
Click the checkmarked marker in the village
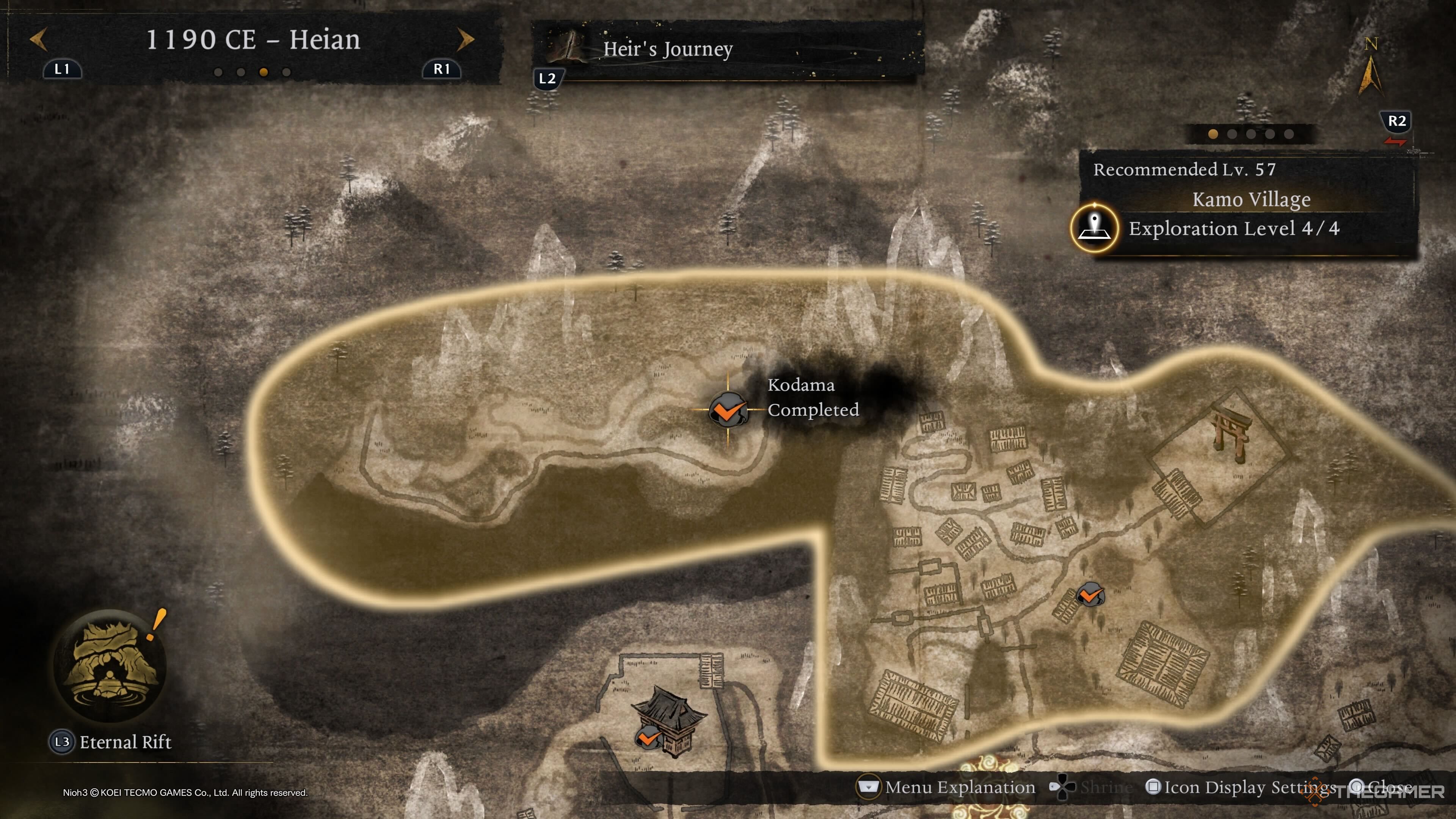coord(1089,595)
